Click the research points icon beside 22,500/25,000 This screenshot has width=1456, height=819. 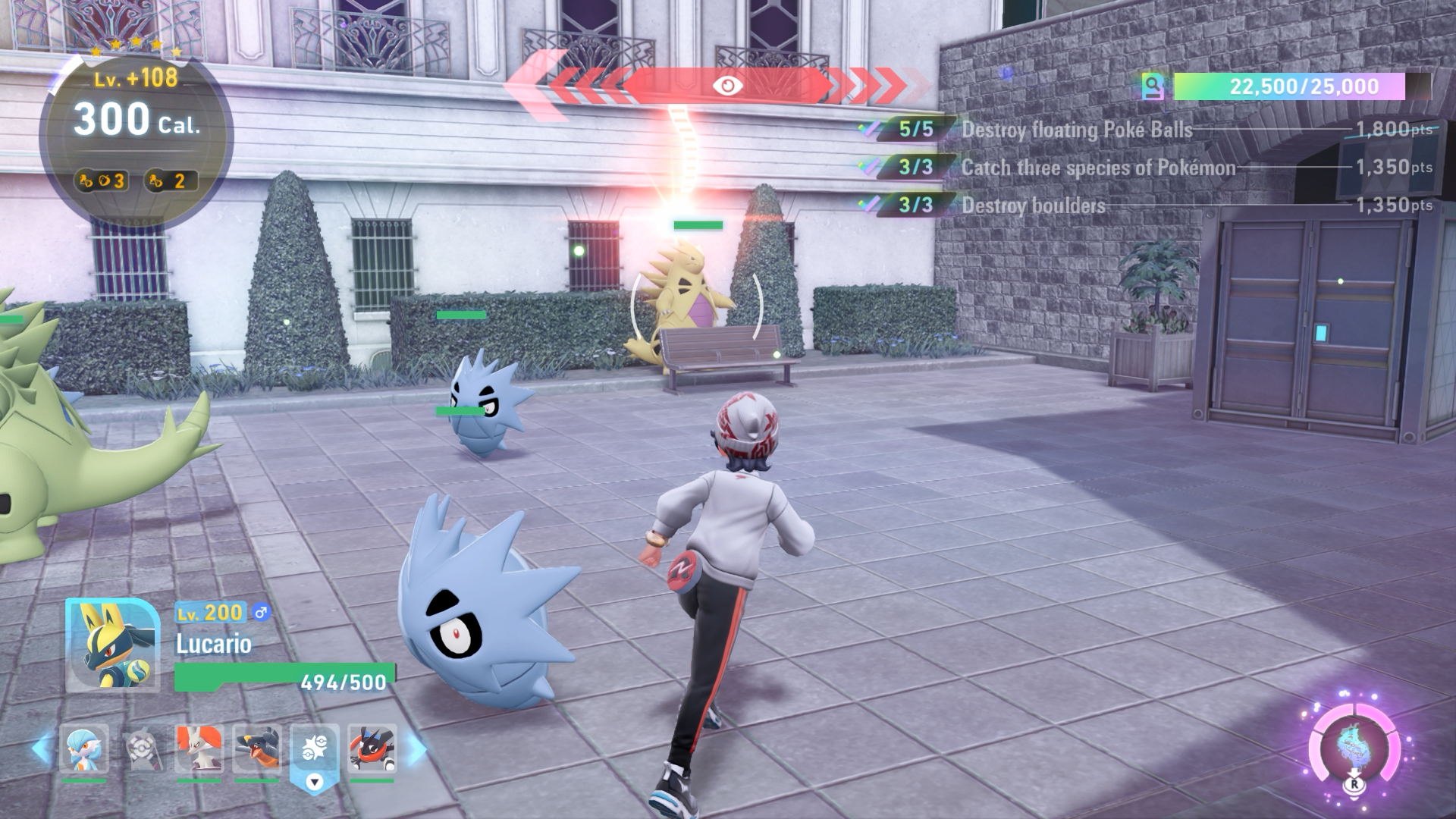1153,87
